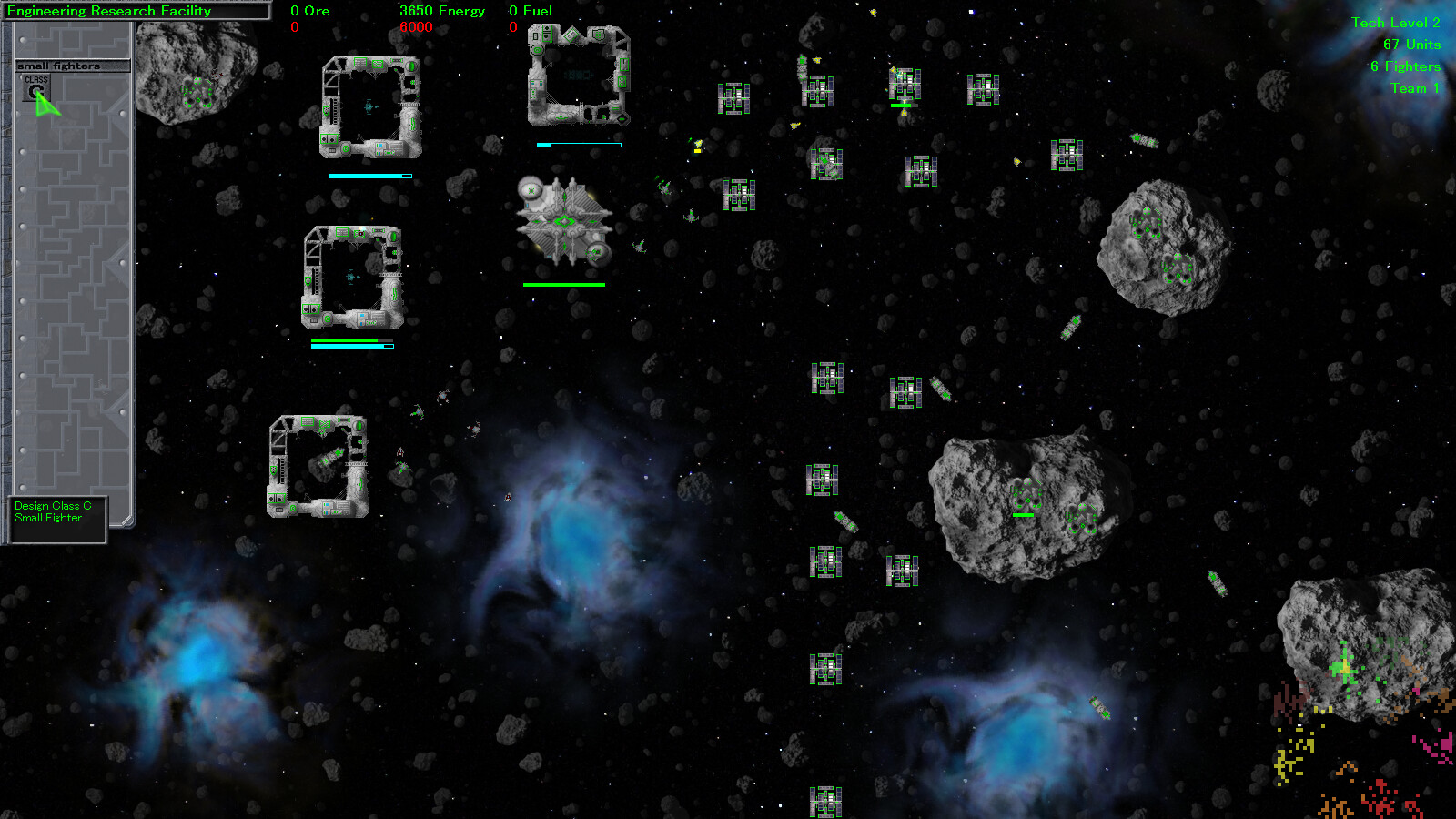
Task: Select the Class C small fighter design icon
Action: [36, 87]
